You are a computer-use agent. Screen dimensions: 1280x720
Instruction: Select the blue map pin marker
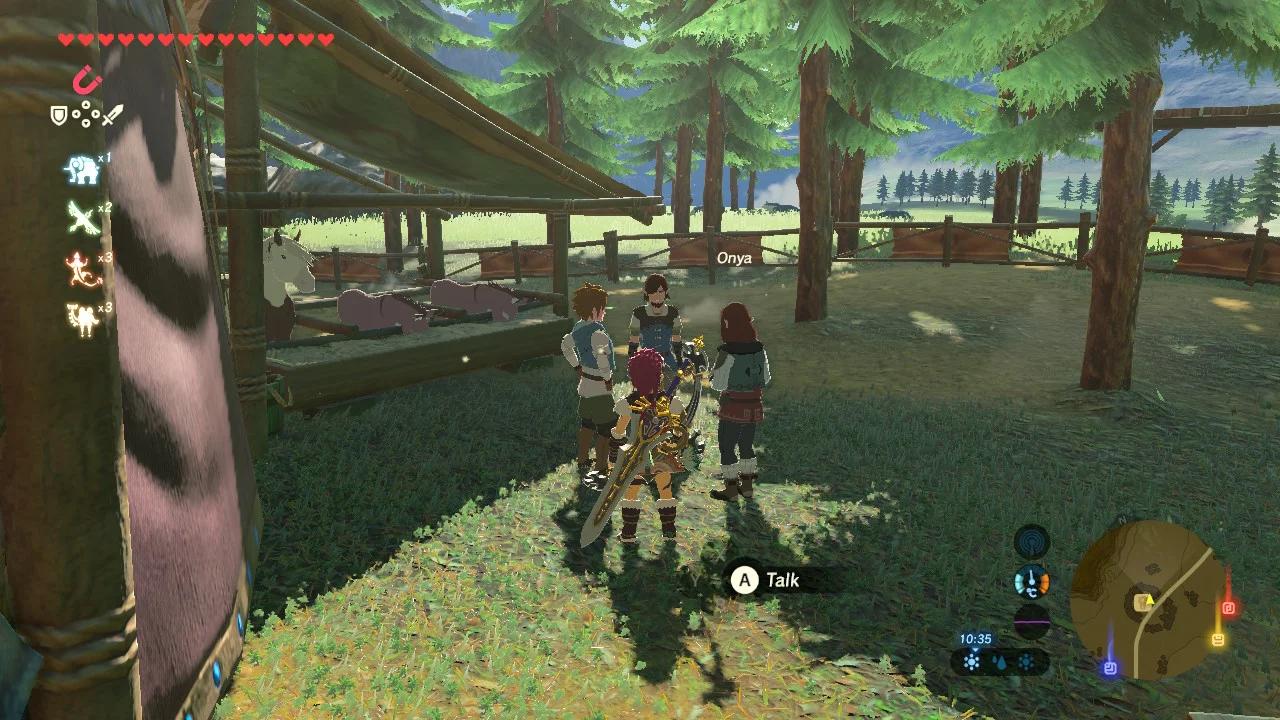(x=1110, y=667)
